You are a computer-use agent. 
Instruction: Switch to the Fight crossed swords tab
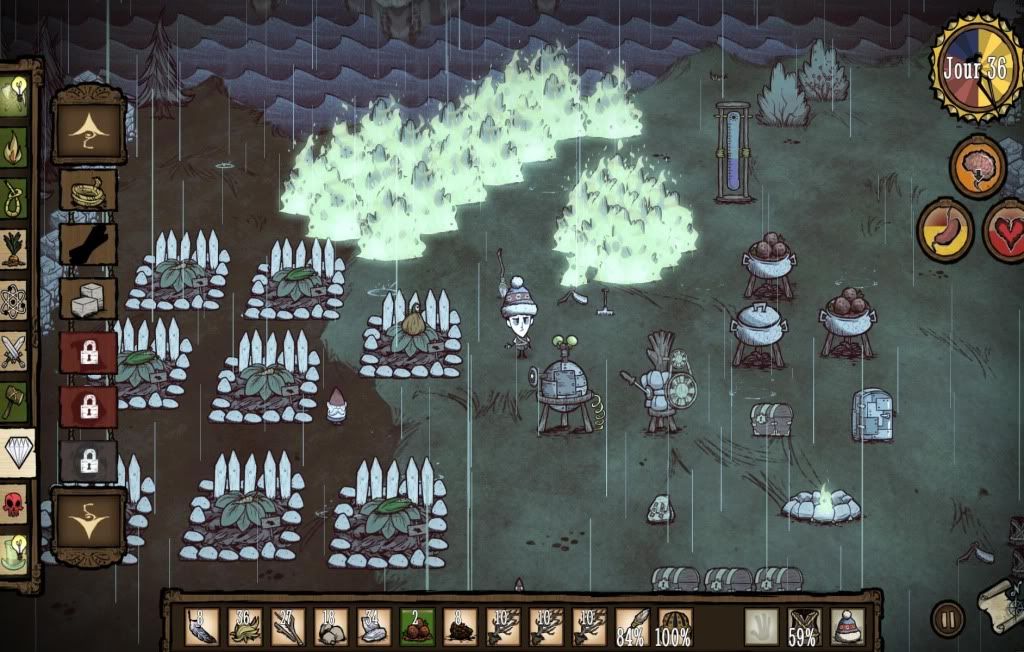pyautogui.click(x=14, y=351)
